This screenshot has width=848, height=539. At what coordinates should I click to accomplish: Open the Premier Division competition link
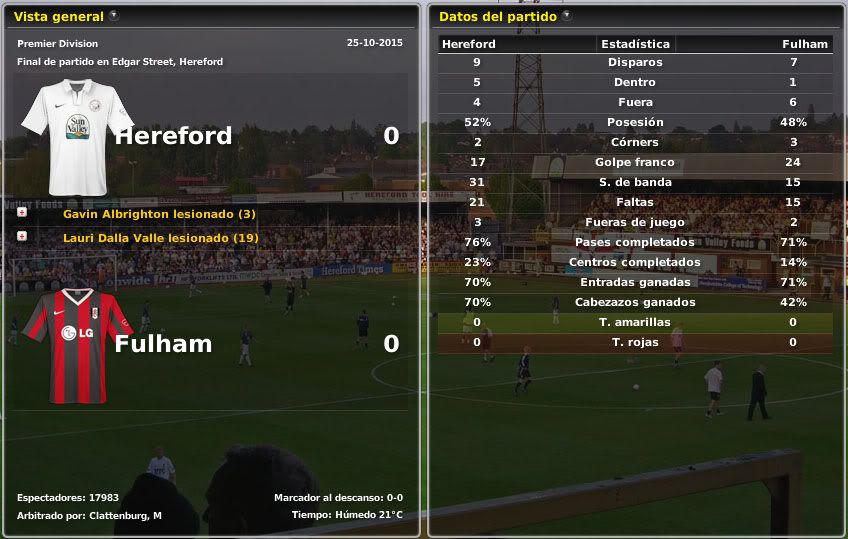click(58, 44)
